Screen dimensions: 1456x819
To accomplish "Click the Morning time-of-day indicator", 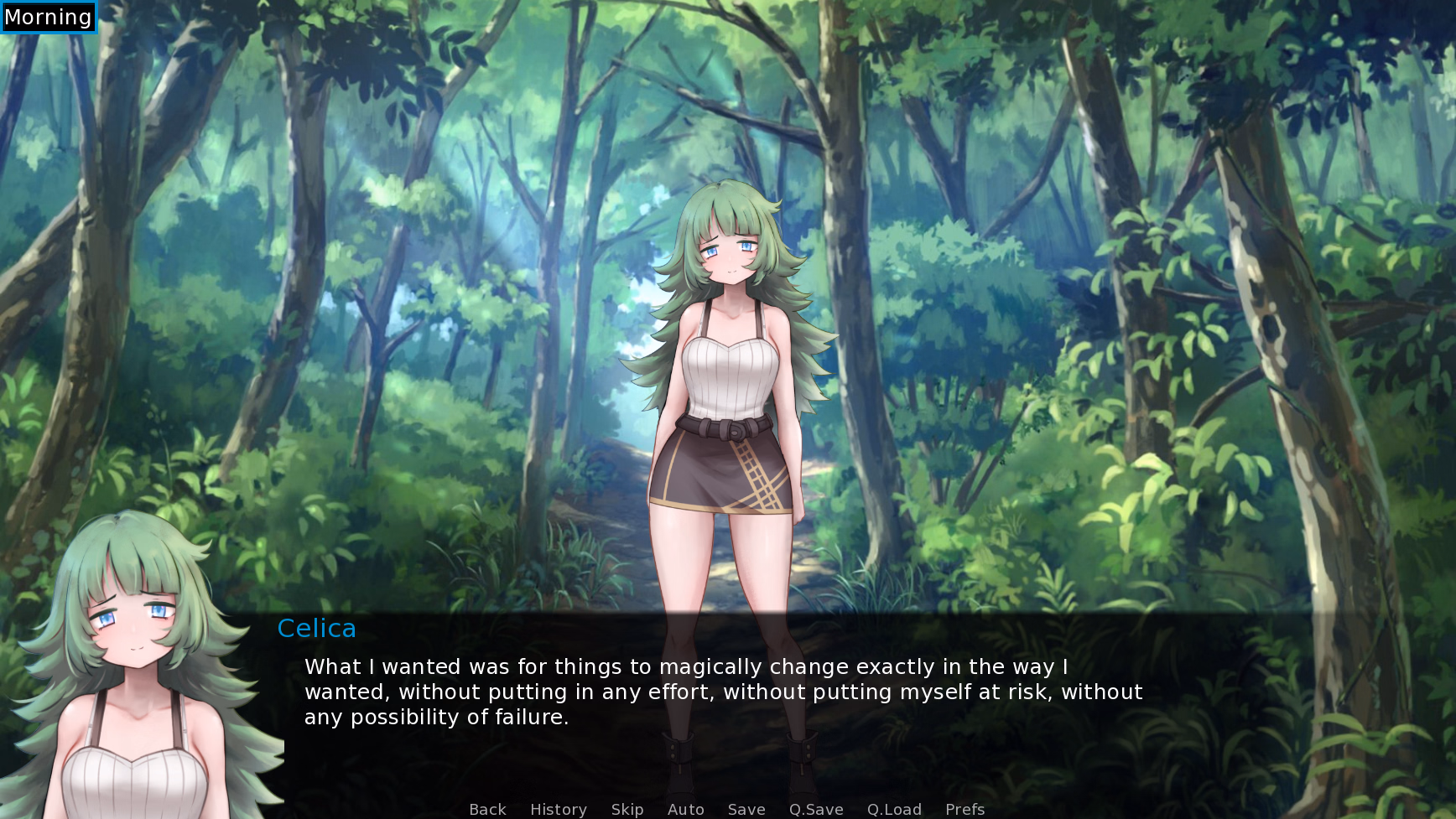I will tap(47, 16).
